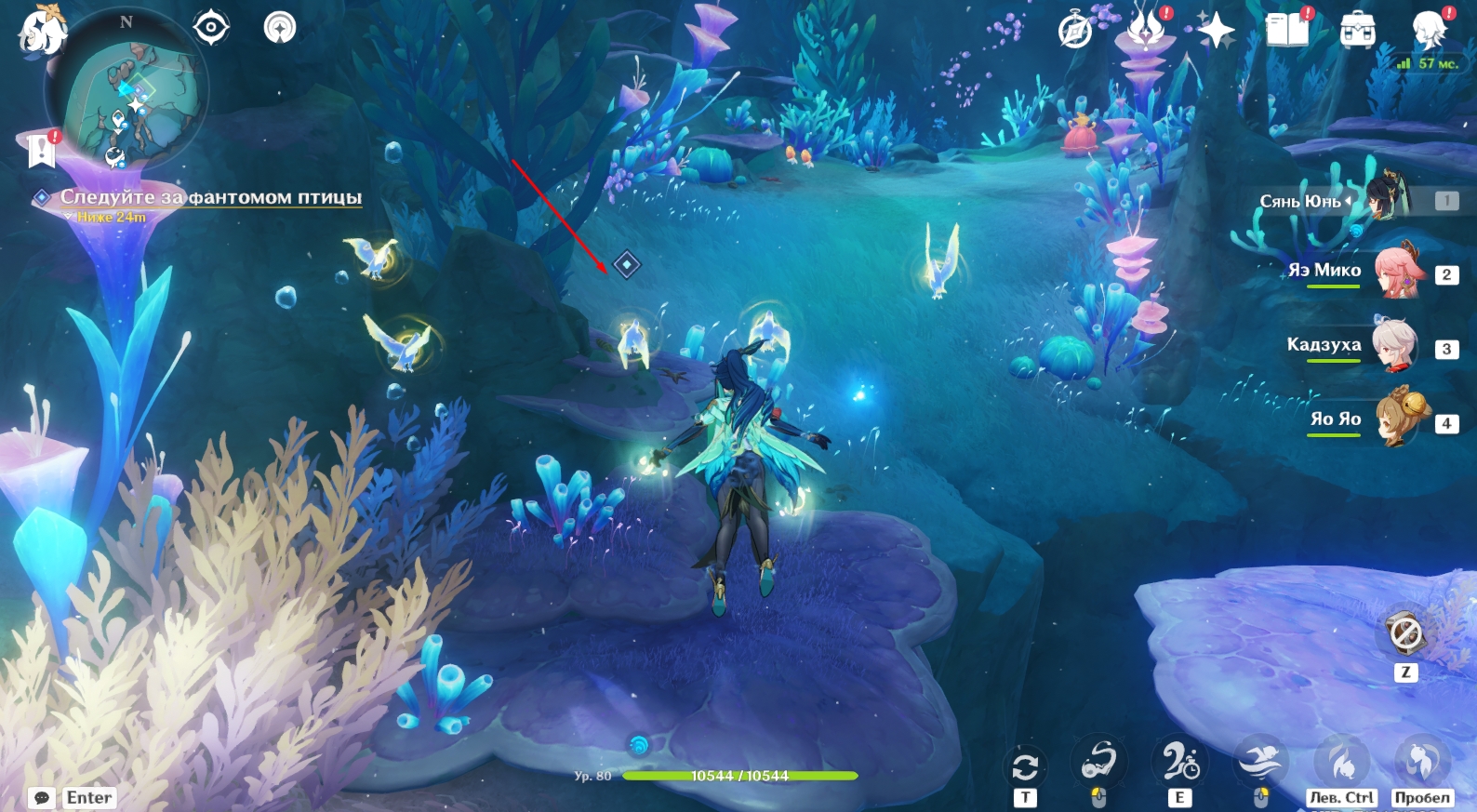Click the circular arrows swap icon
1477x812 pixels.
pyautogui.click(x=1025, y=767)
